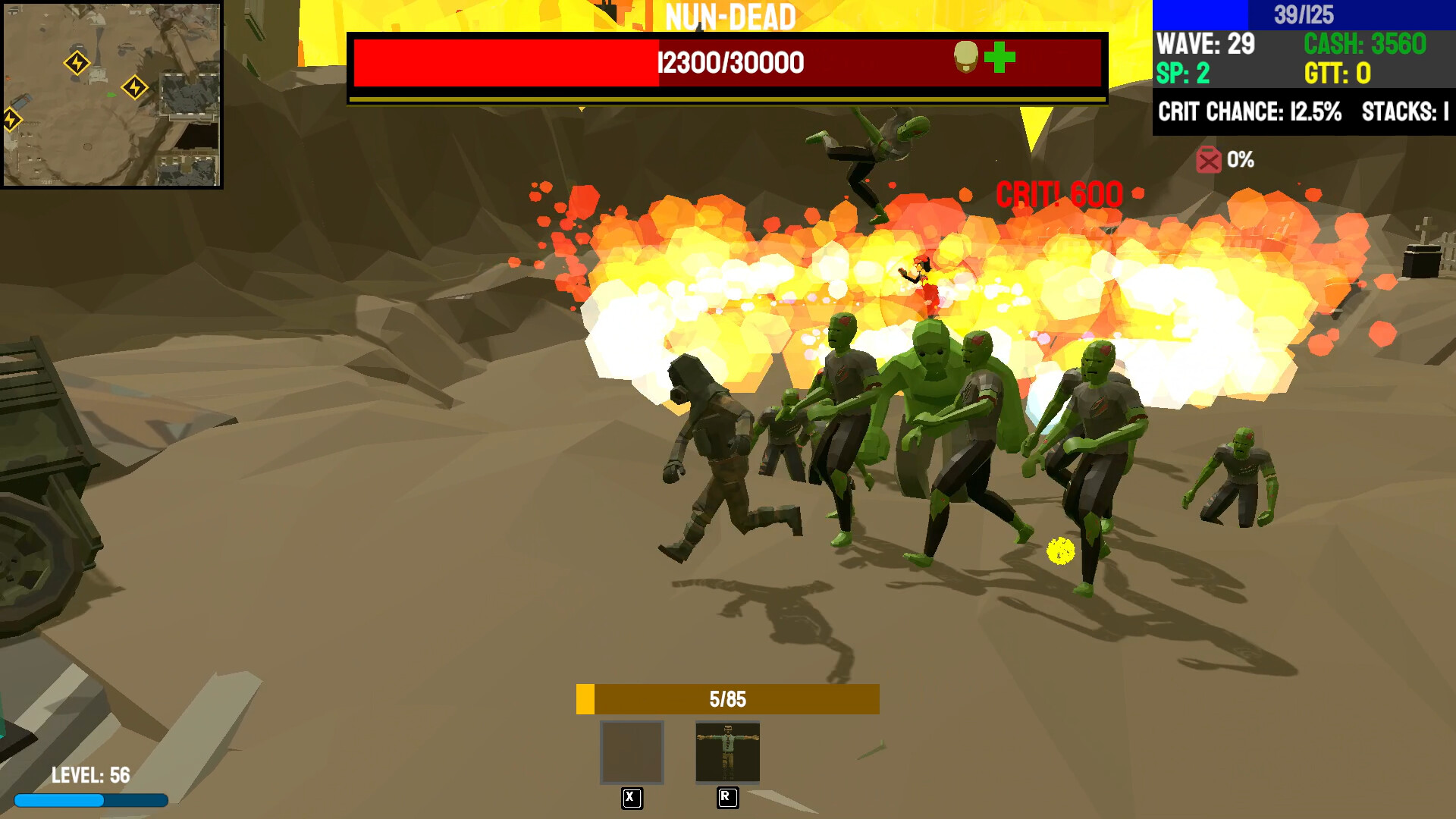
Task: Click the boss health bar showing 12300/30000
Action: click(726, 64)
